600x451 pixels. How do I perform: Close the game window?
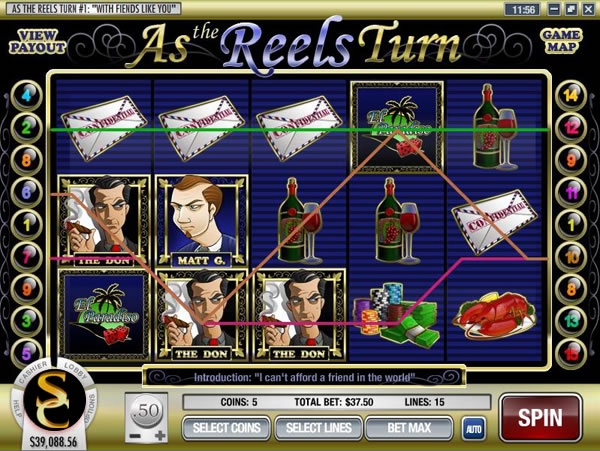coord(590,9)
